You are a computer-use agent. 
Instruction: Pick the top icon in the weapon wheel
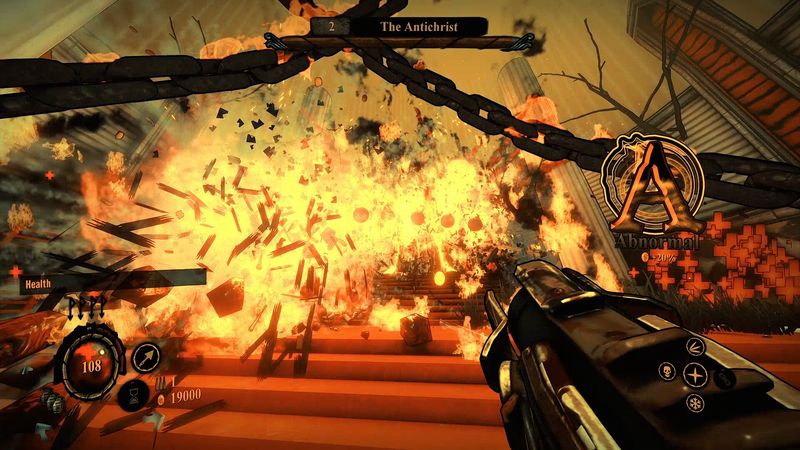coord(695,346)
